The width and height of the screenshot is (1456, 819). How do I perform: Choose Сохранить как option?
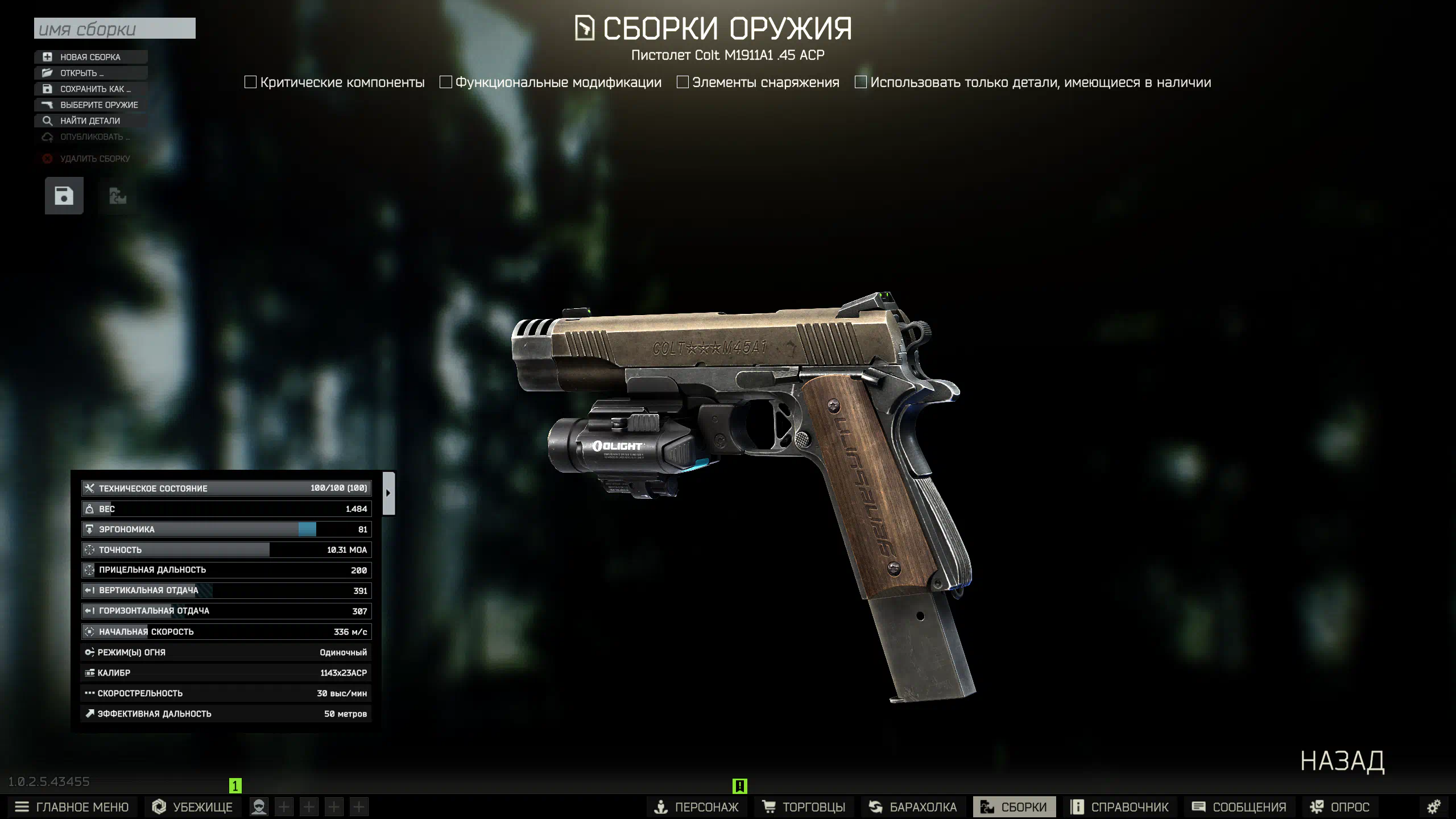pos(95,89)
